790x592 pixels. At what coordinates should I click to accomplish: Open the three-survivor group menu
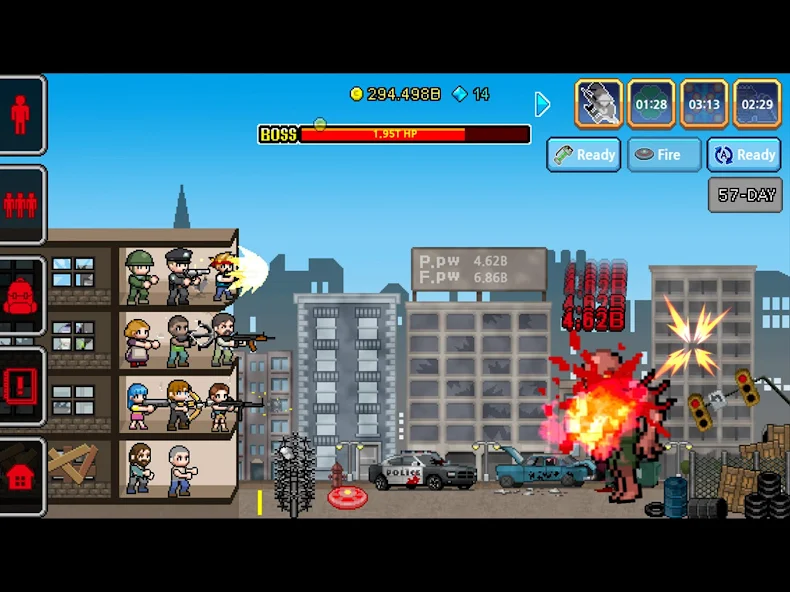point(21,205)
